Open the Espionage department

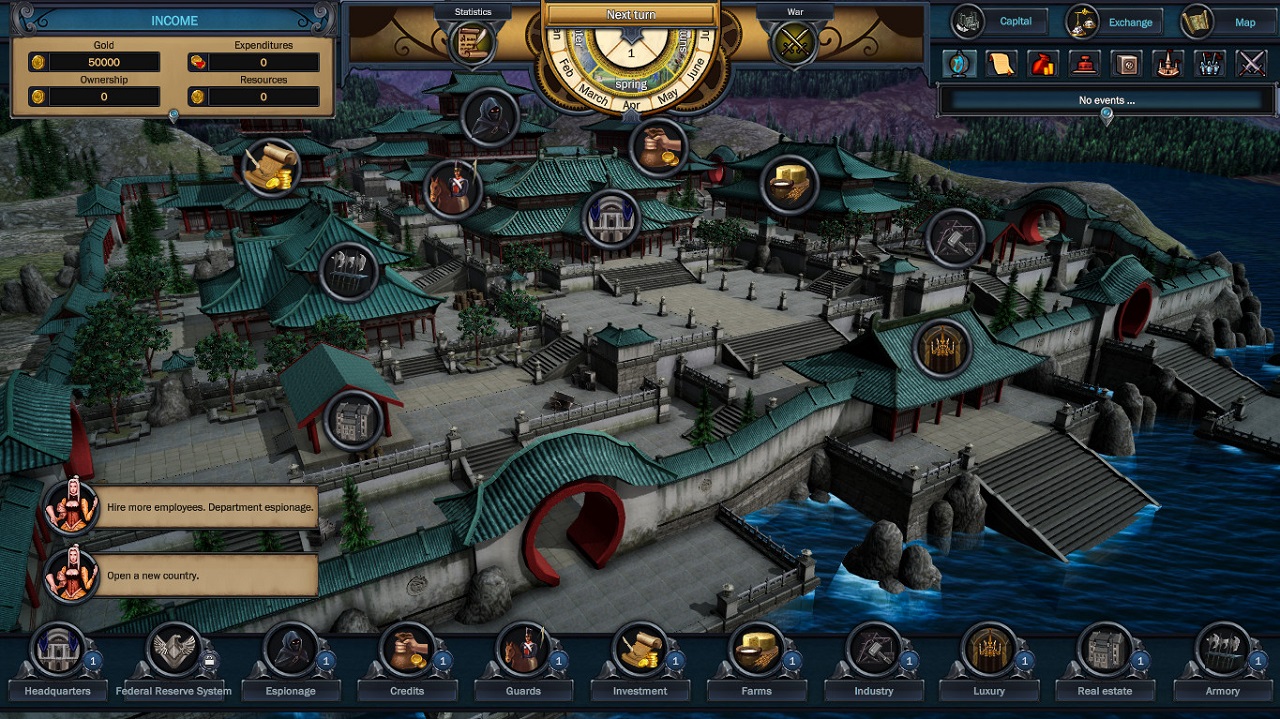291,650
